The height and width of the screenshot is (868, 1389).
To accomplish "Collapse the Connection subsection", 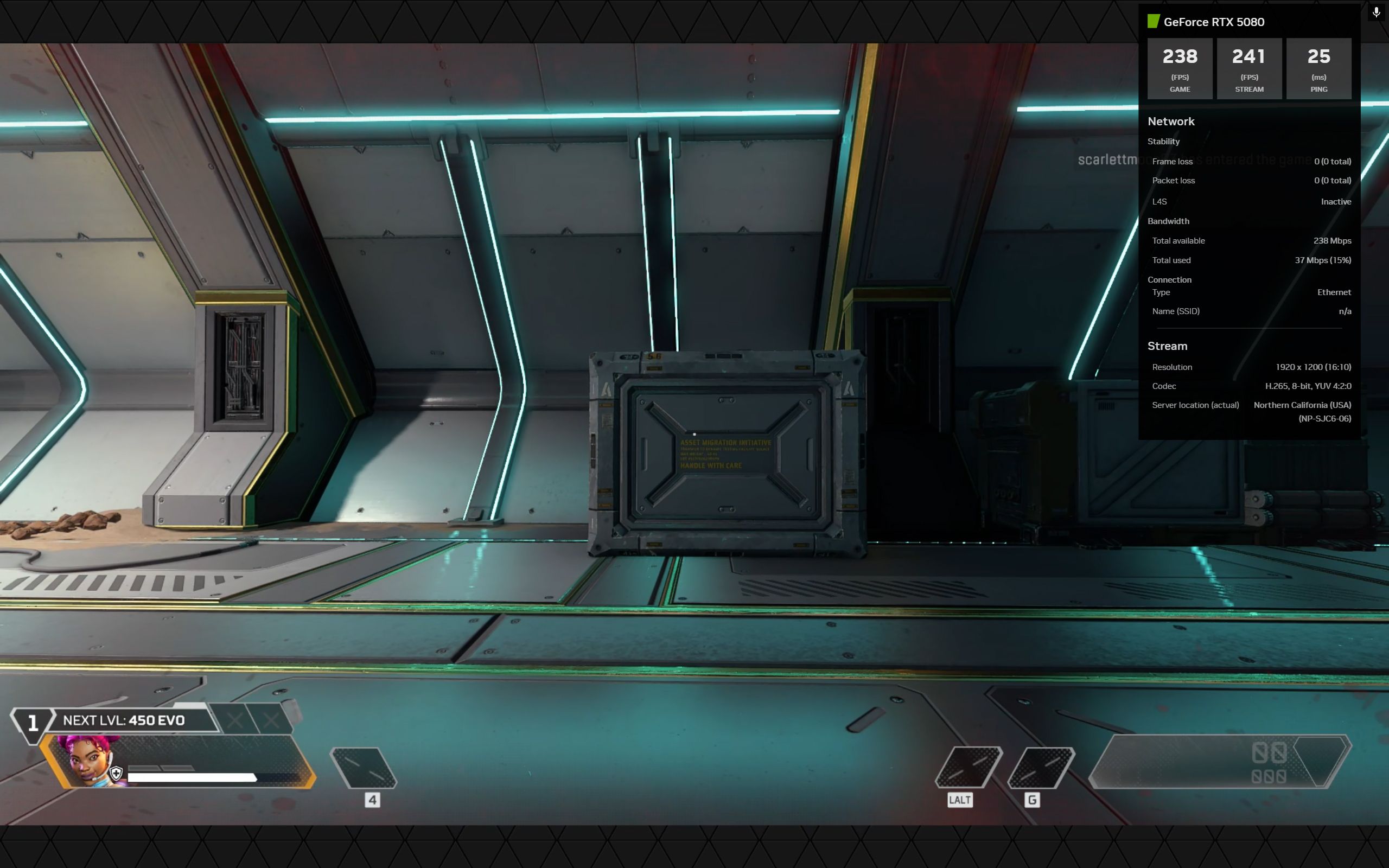I will 1171,279.
